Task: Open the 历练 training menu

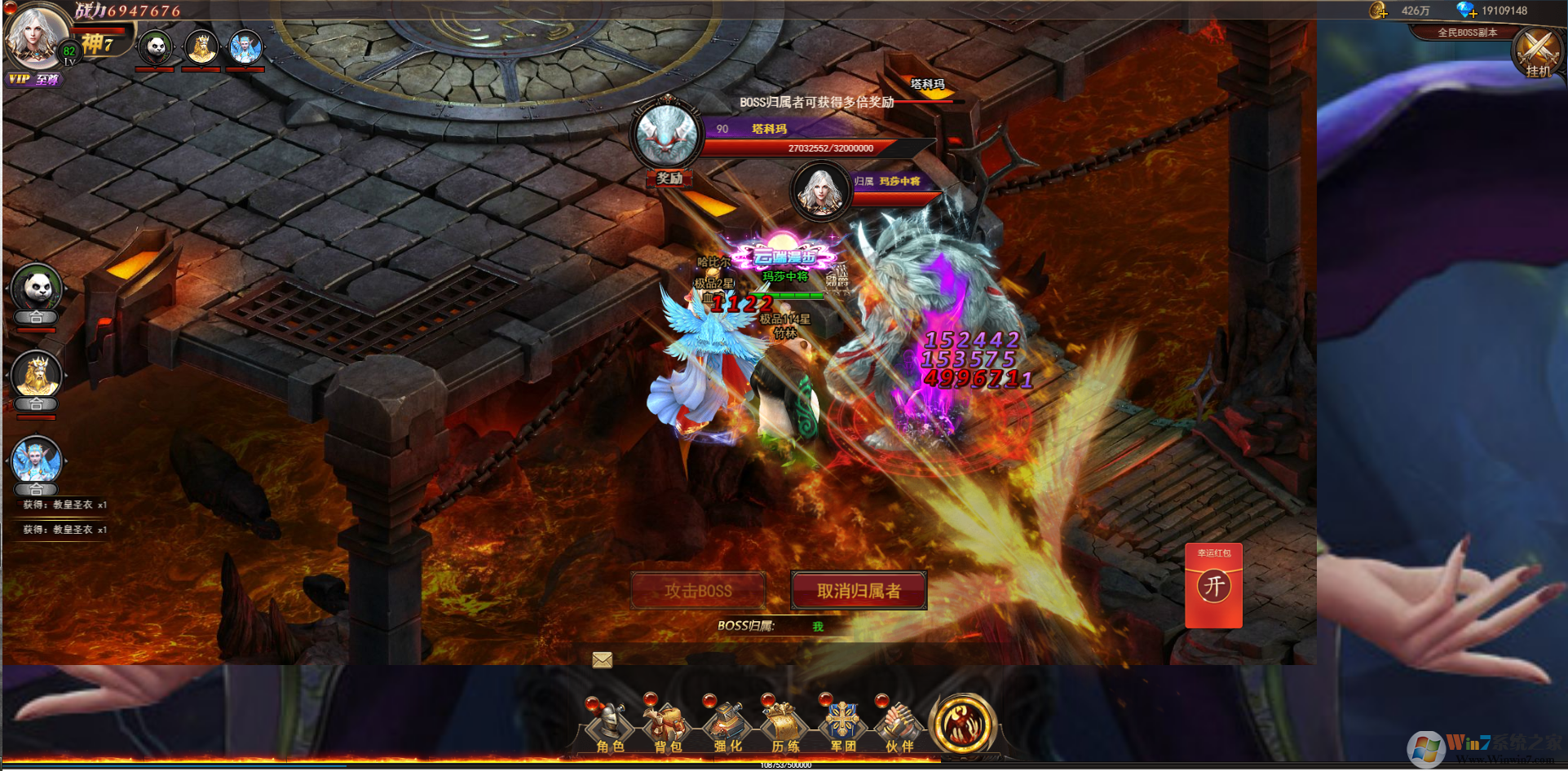Action: tap(784, 726)
